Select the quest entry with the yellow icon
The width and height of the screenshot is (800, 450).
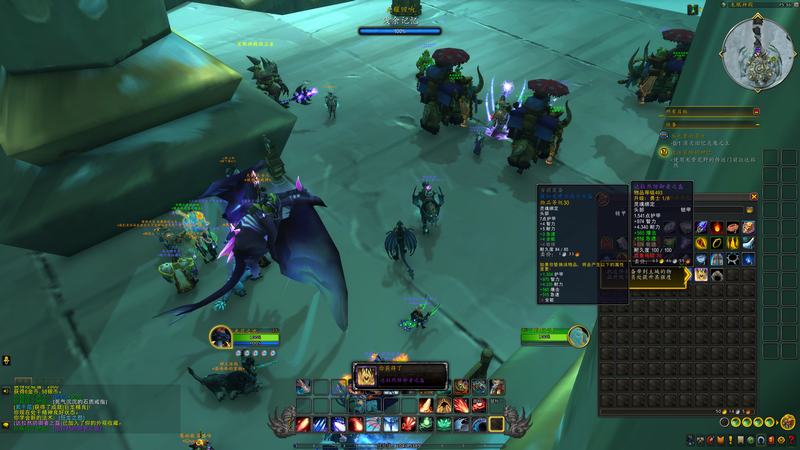pos(664,151)
